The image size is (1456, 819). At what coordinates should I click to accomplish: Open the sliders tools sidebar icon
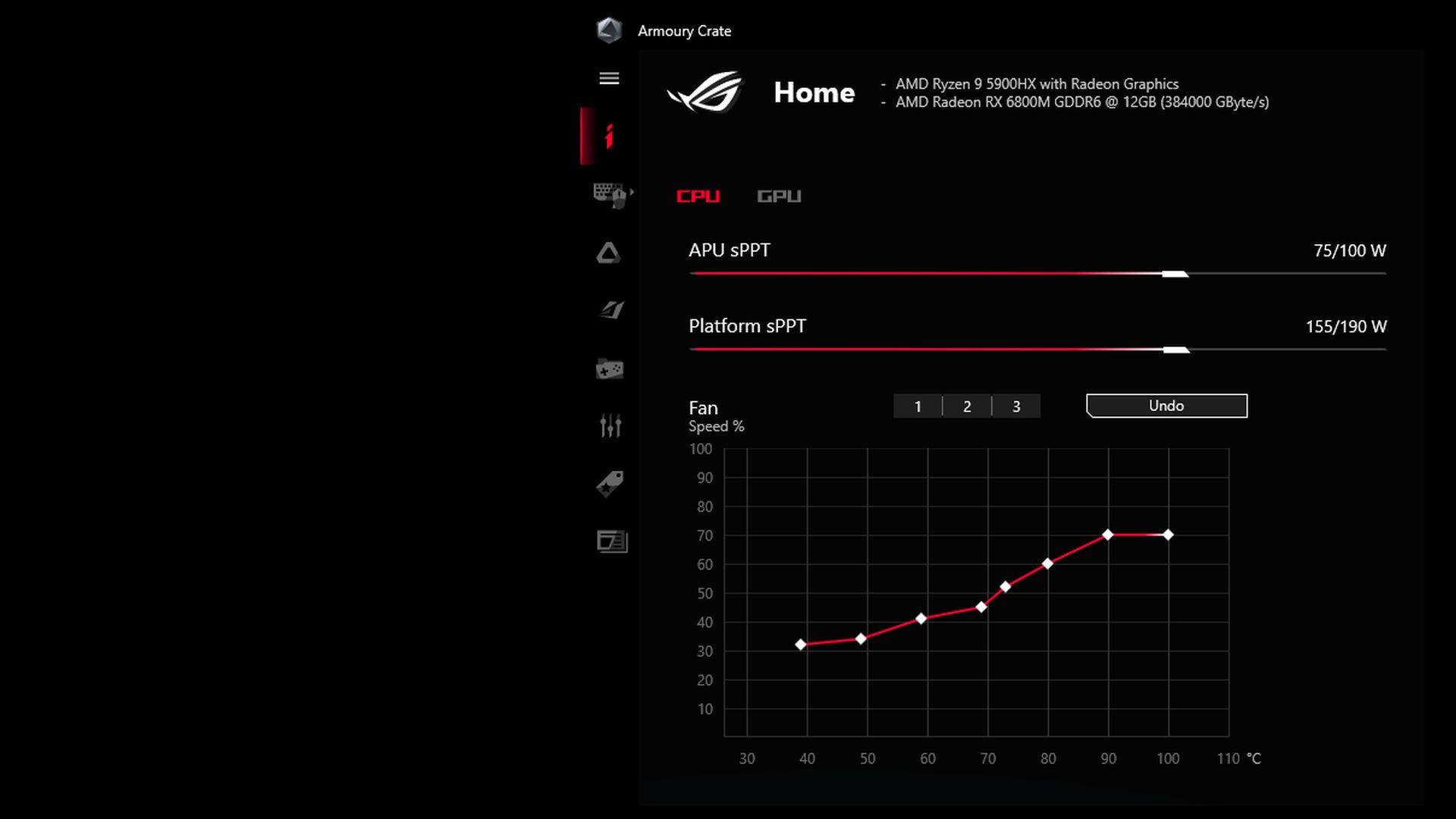(x=610, y=425)
